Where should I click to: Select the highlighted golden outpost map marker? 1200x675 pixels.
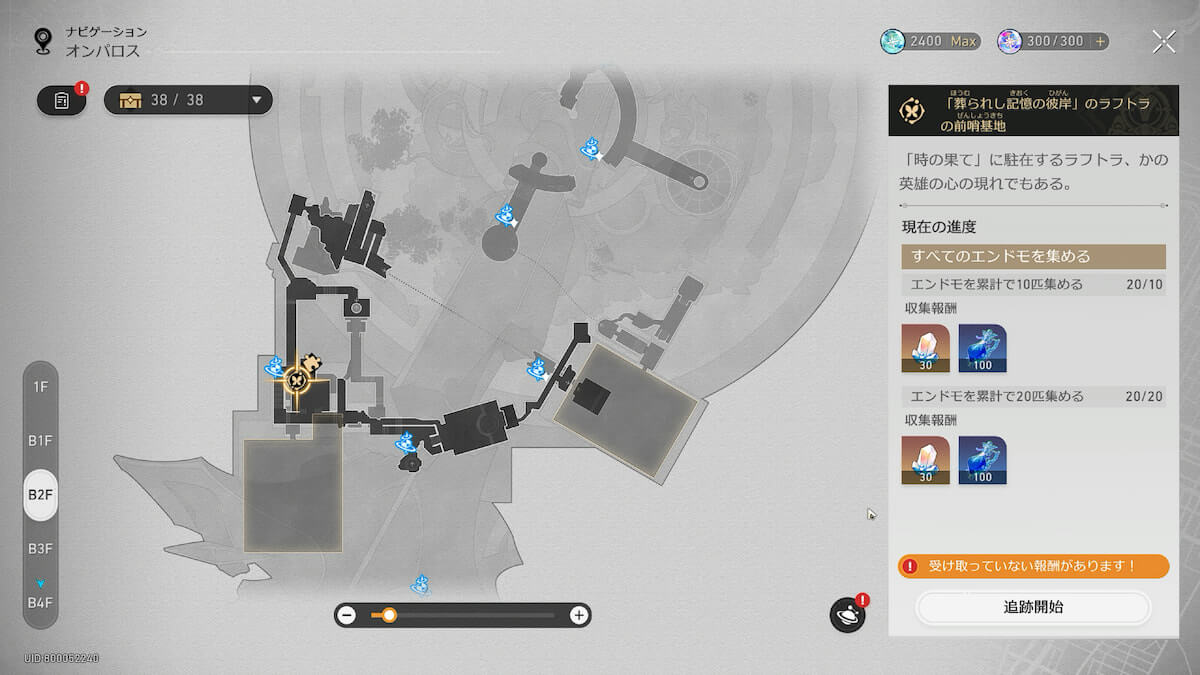coord(297,379)
